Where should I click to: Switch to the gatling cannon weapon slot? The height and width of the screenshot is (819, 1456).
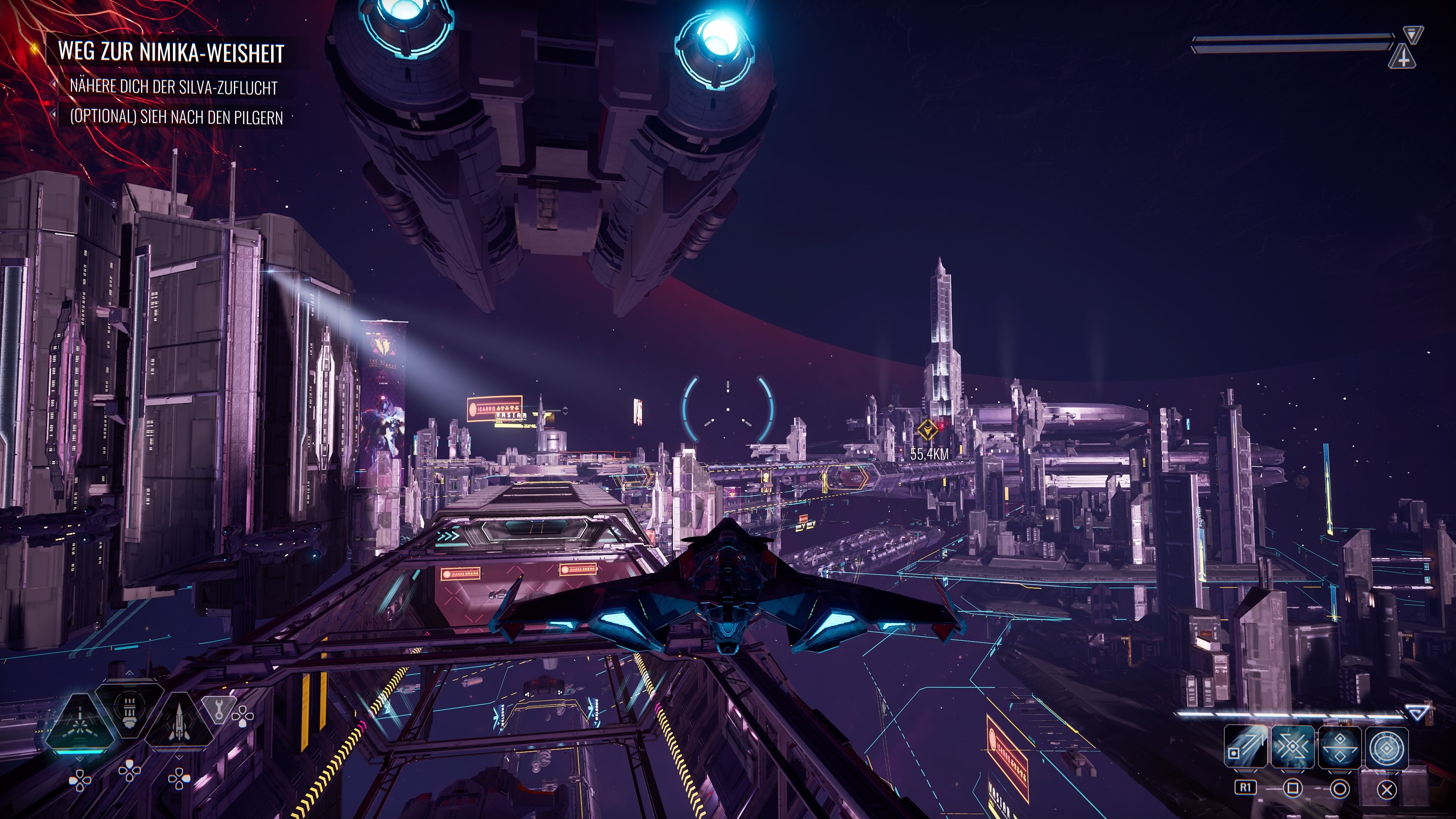point(130,708)
